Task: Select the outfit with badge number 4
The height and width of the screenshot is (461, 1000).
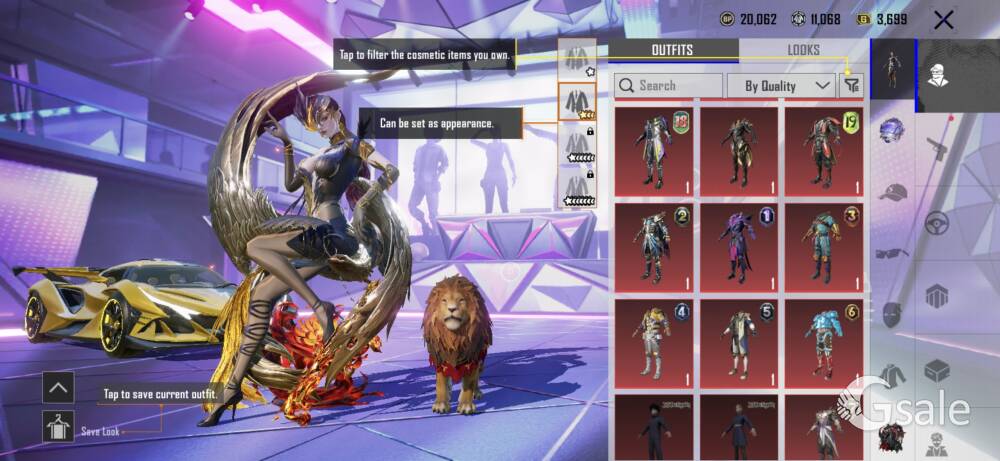Action: (x=653, y=343)
